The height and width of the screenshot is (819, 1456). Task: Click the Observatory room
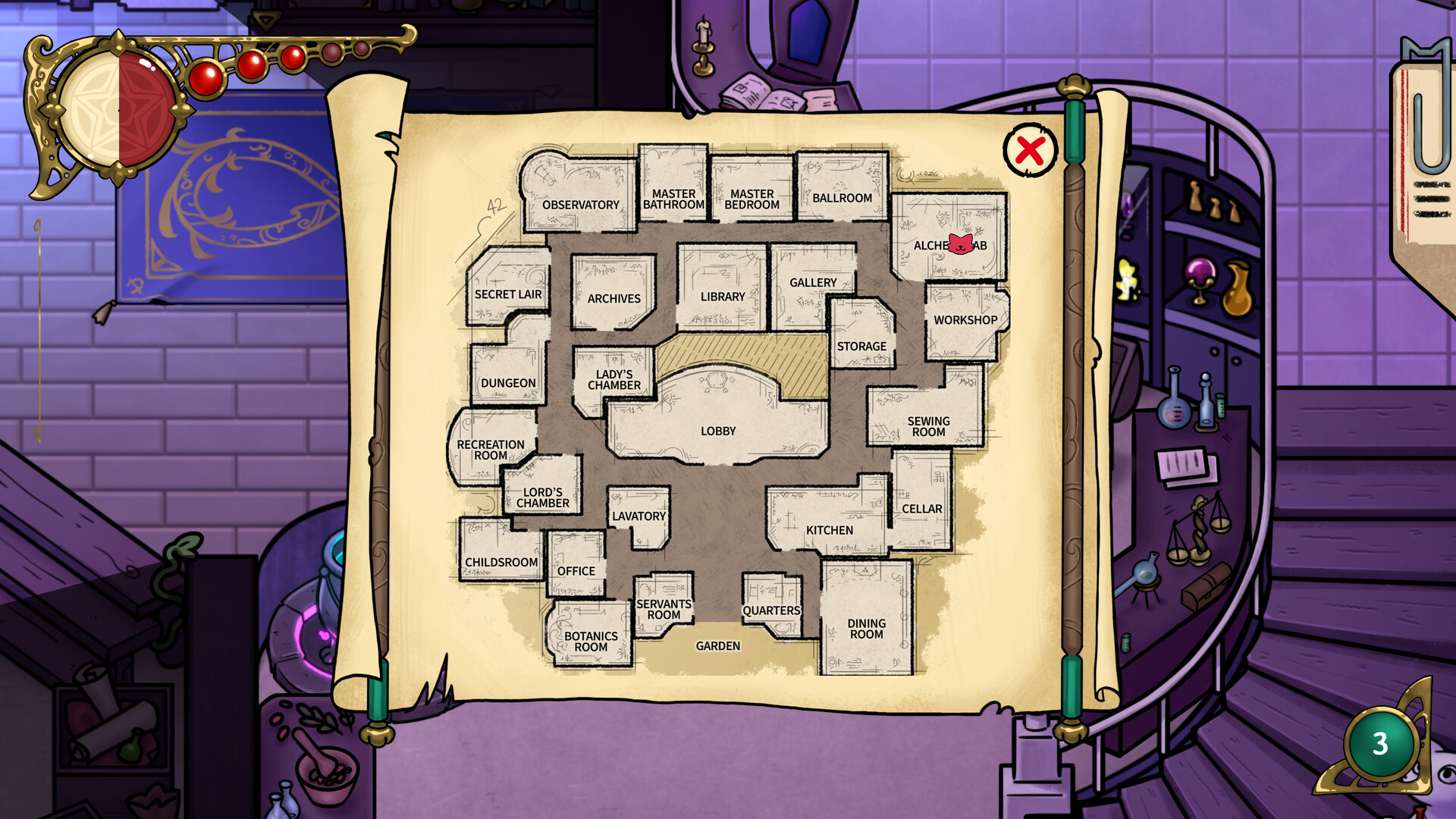[581, 205]
